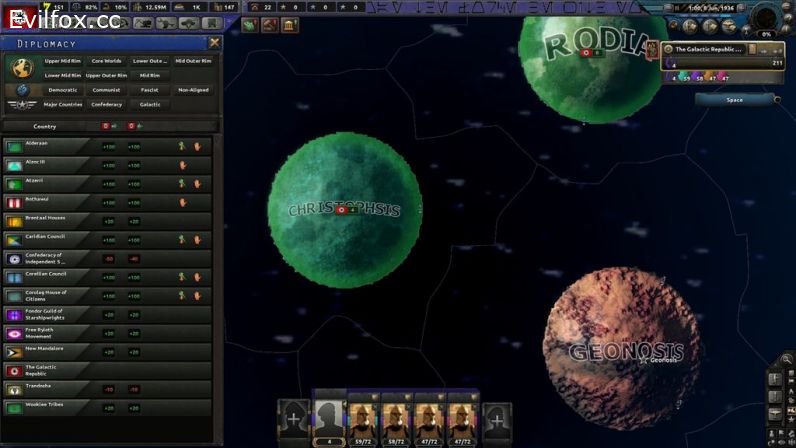Viewport: 796px width, 448px height.
Task: Select the silhouette general portrait
Action: (329, 418)
